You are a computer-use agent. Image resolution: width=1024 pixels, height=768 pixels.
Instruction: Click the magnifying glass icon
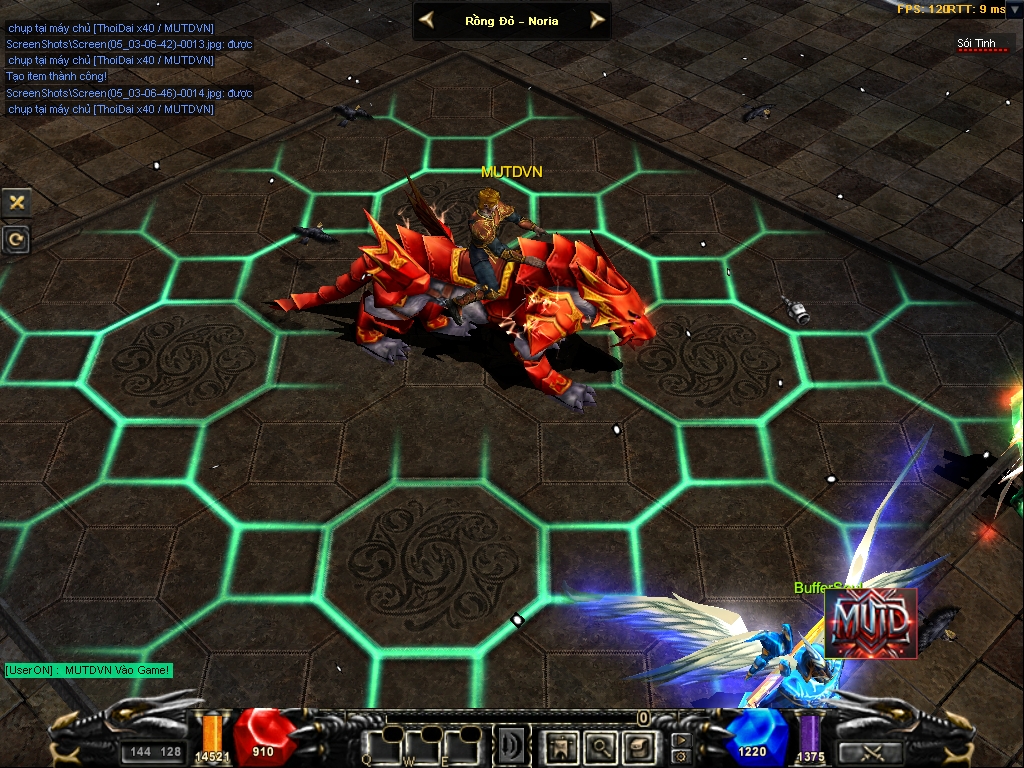pyautogui.click(x=600, y=746)
